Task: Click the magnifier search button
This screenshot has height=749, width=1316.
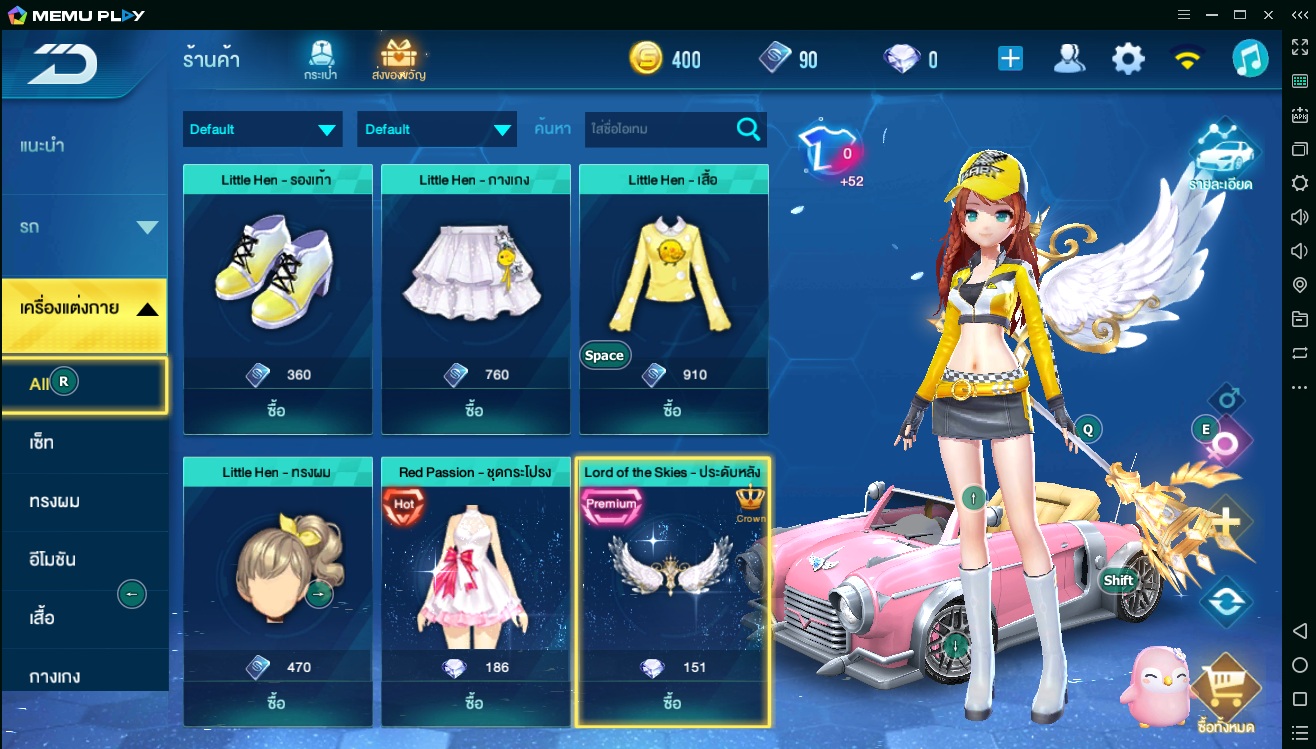Action: [x=748, y=129]
